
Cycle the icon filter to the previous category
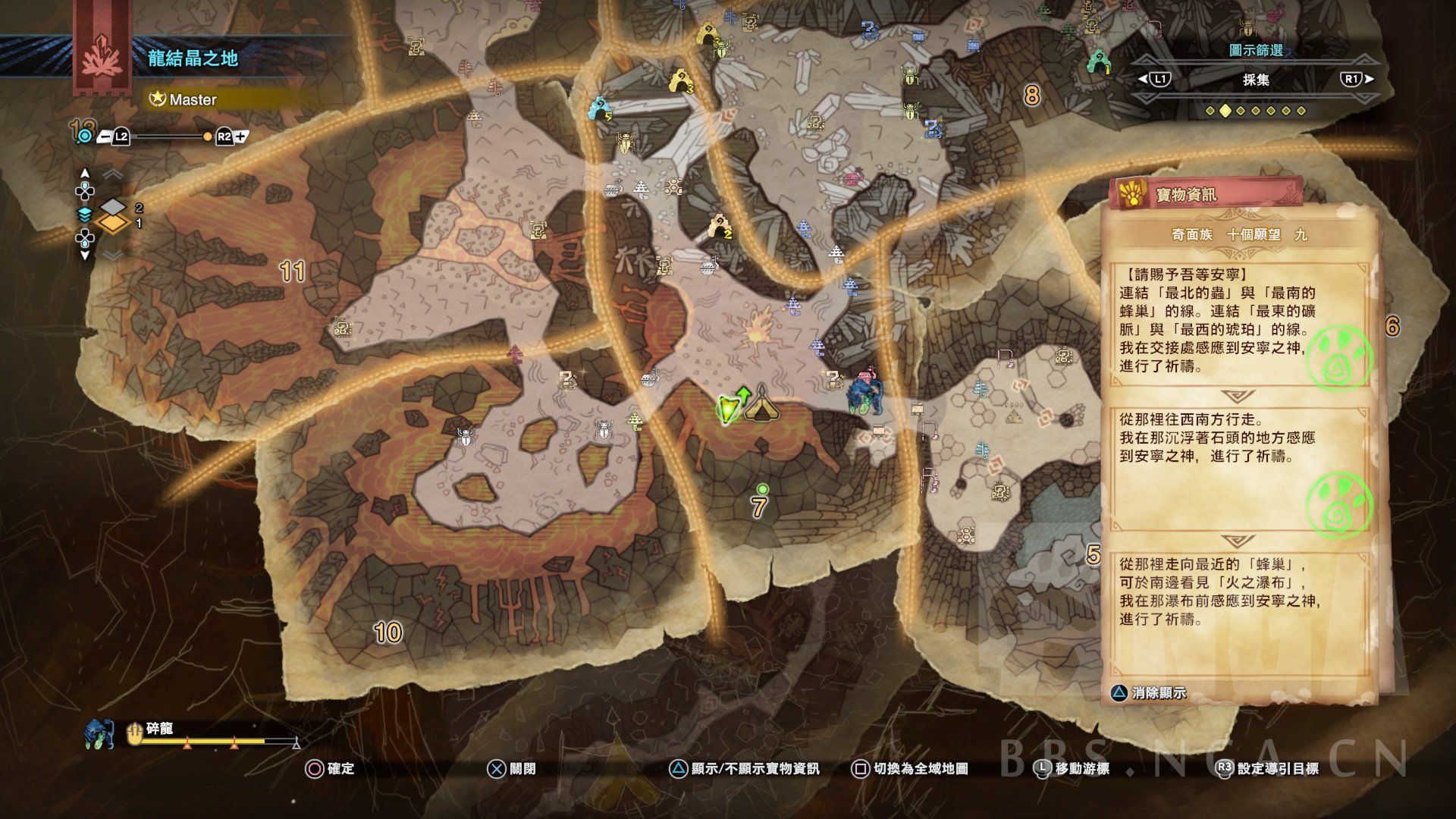click(x=1153, y=79)
